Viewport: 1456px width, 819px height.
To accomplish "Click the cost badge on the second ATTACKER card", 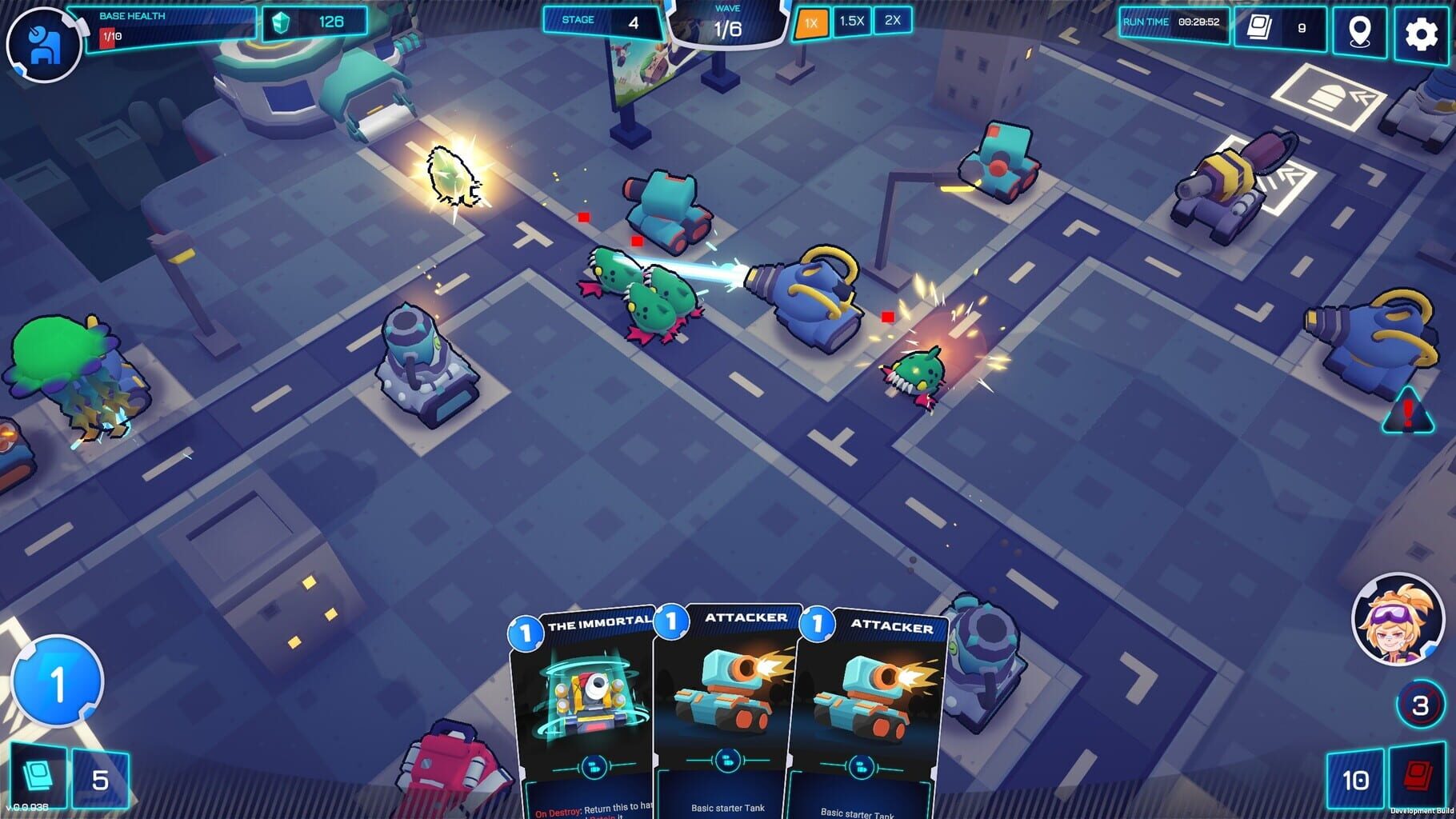I will pos(816,623).
